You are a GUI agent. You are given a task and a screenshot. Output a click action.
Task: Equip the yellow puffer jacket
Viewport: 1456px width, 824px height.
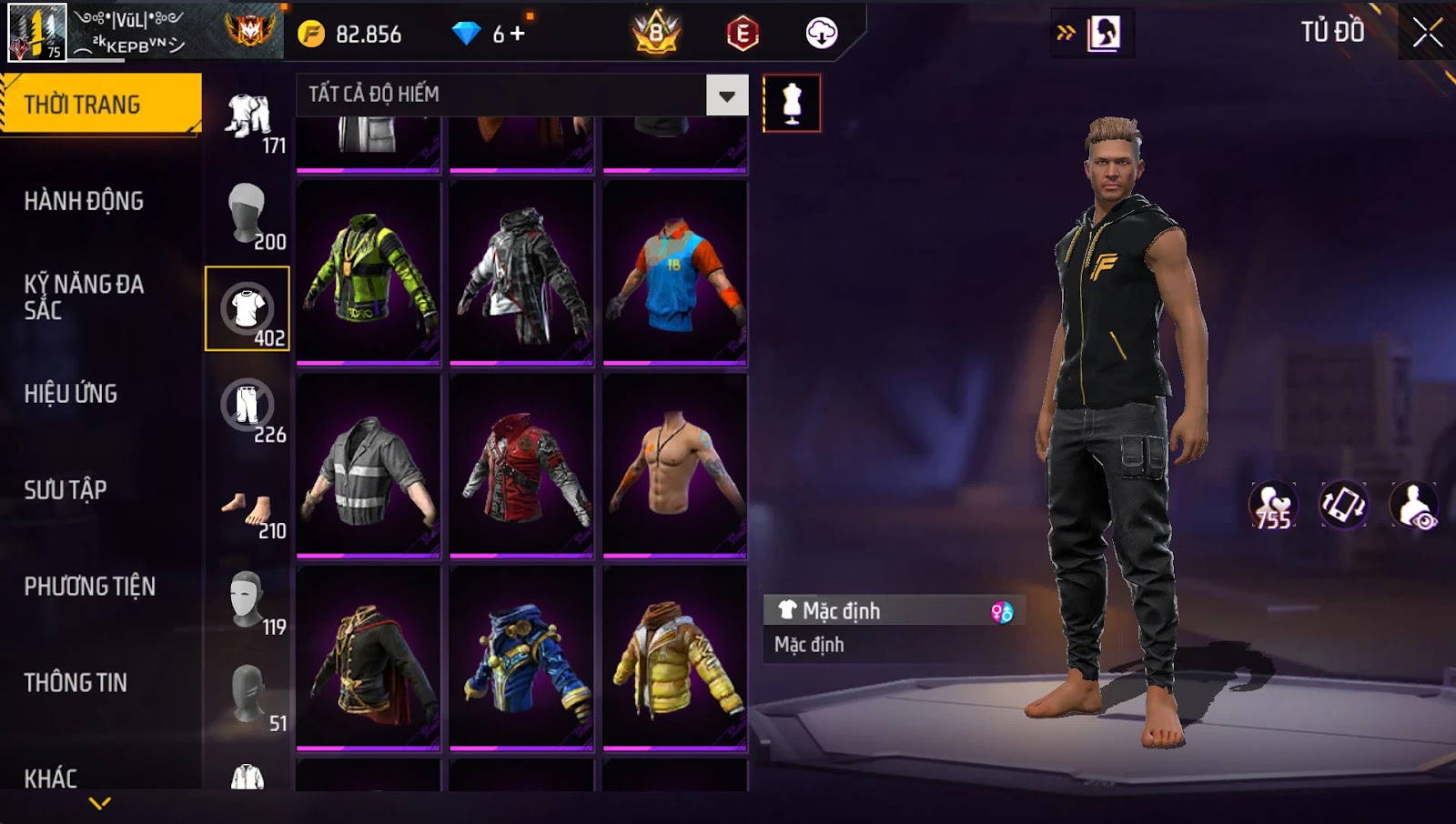675,658
